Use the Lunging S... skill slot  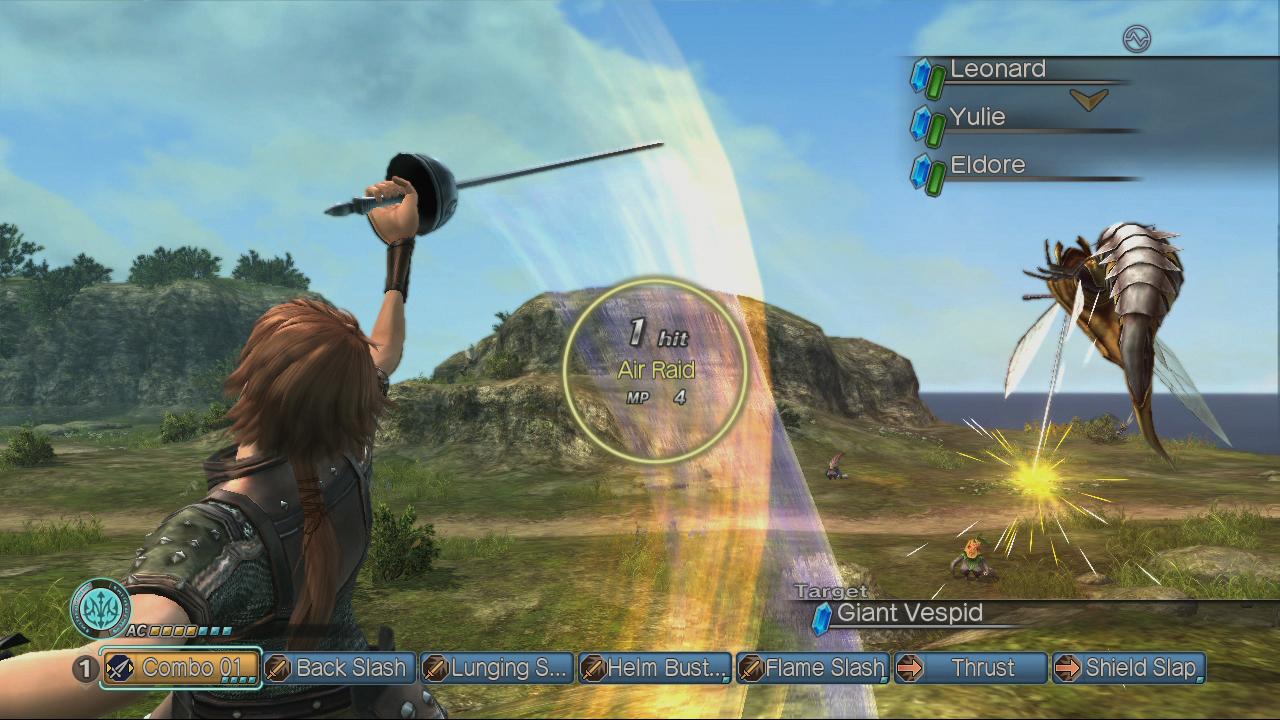(x=497, y=668)
